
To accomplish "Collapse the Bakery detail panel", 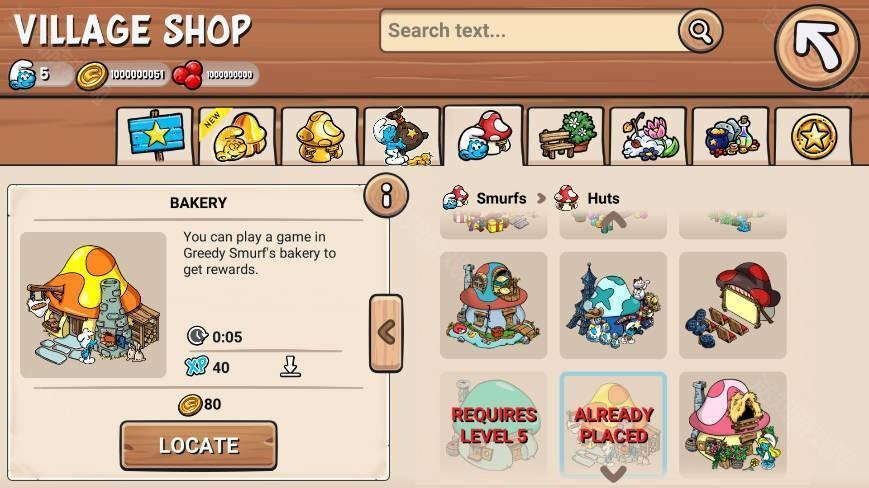I will coord(386,332).
